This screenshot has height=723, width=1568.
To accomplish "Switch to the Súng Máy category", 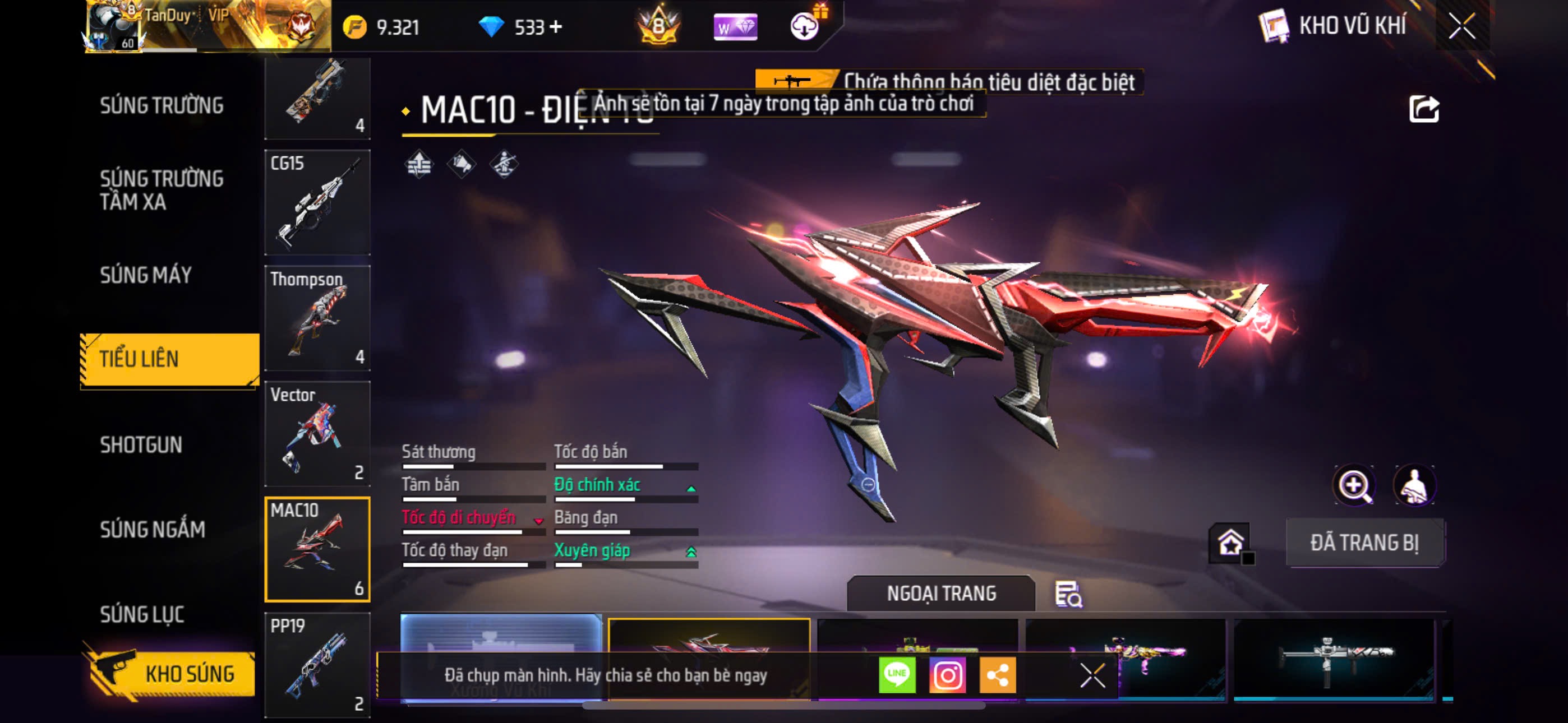I will [x=146, y=275].
